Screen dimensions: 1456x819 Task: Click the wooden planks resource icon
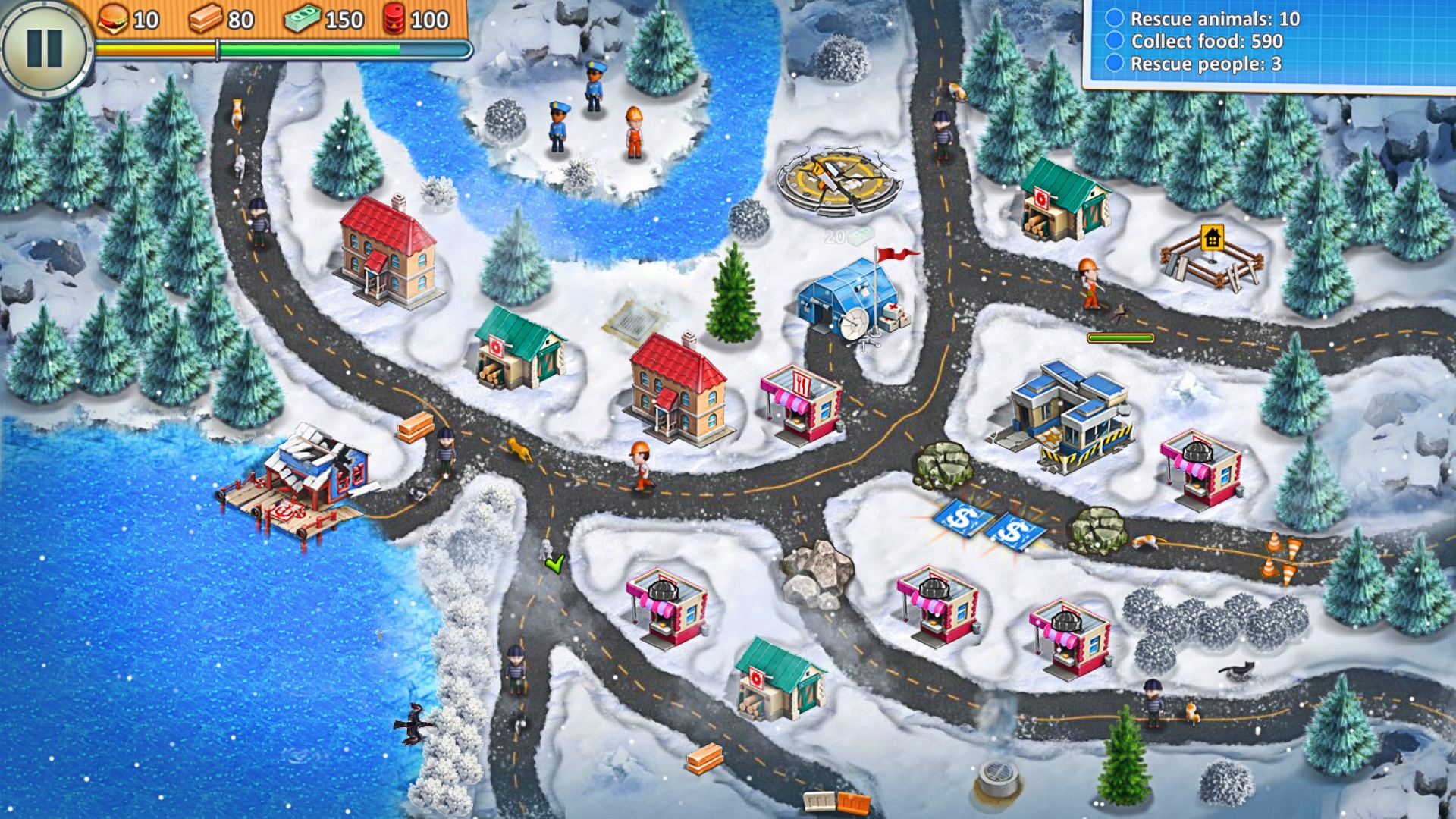tap(207, 17)
